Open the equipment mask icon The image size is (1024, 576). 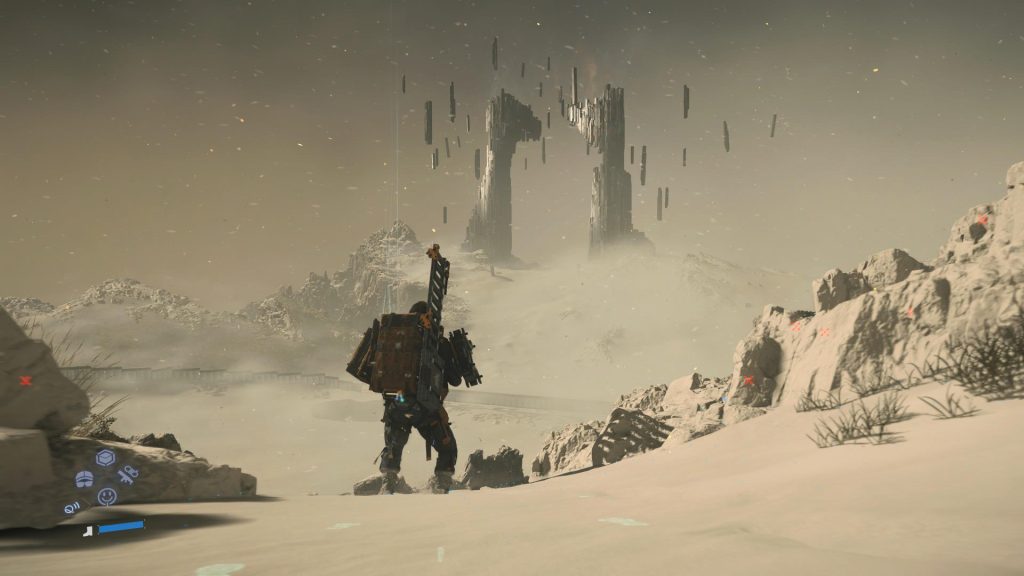point(84,479)
